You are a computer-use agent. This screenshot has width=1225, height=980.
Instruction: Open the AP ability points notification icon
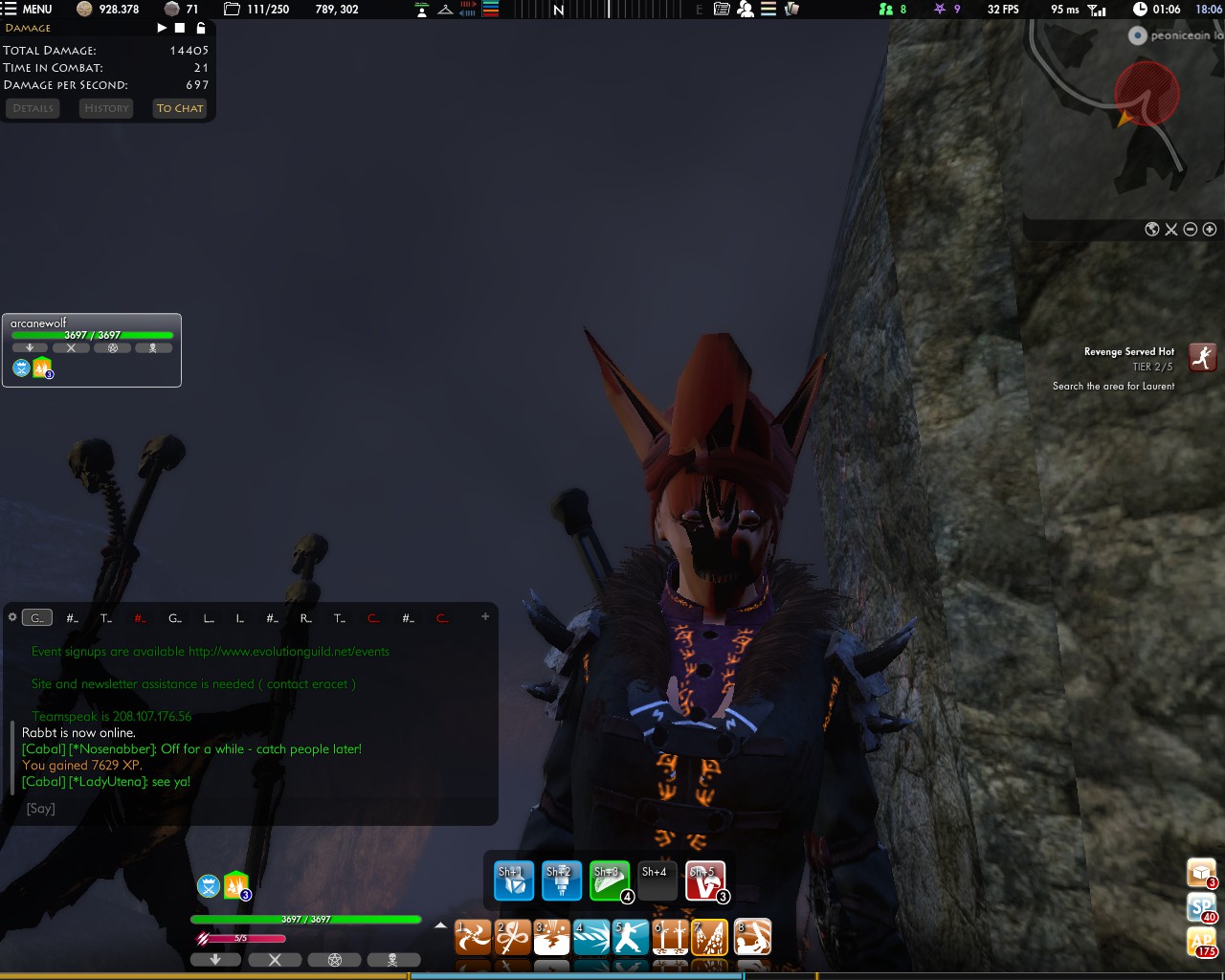click(x=1201, y=942)
